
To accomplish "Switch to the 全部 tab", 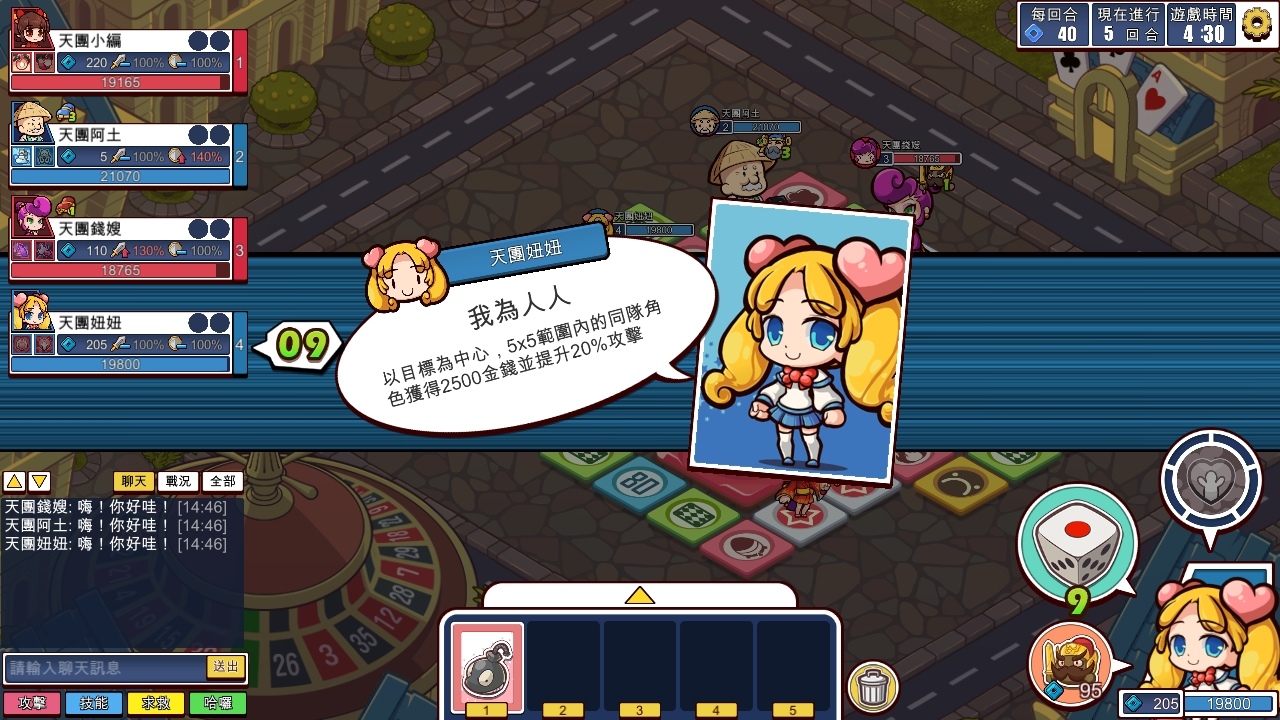I will tap(221, 481).
